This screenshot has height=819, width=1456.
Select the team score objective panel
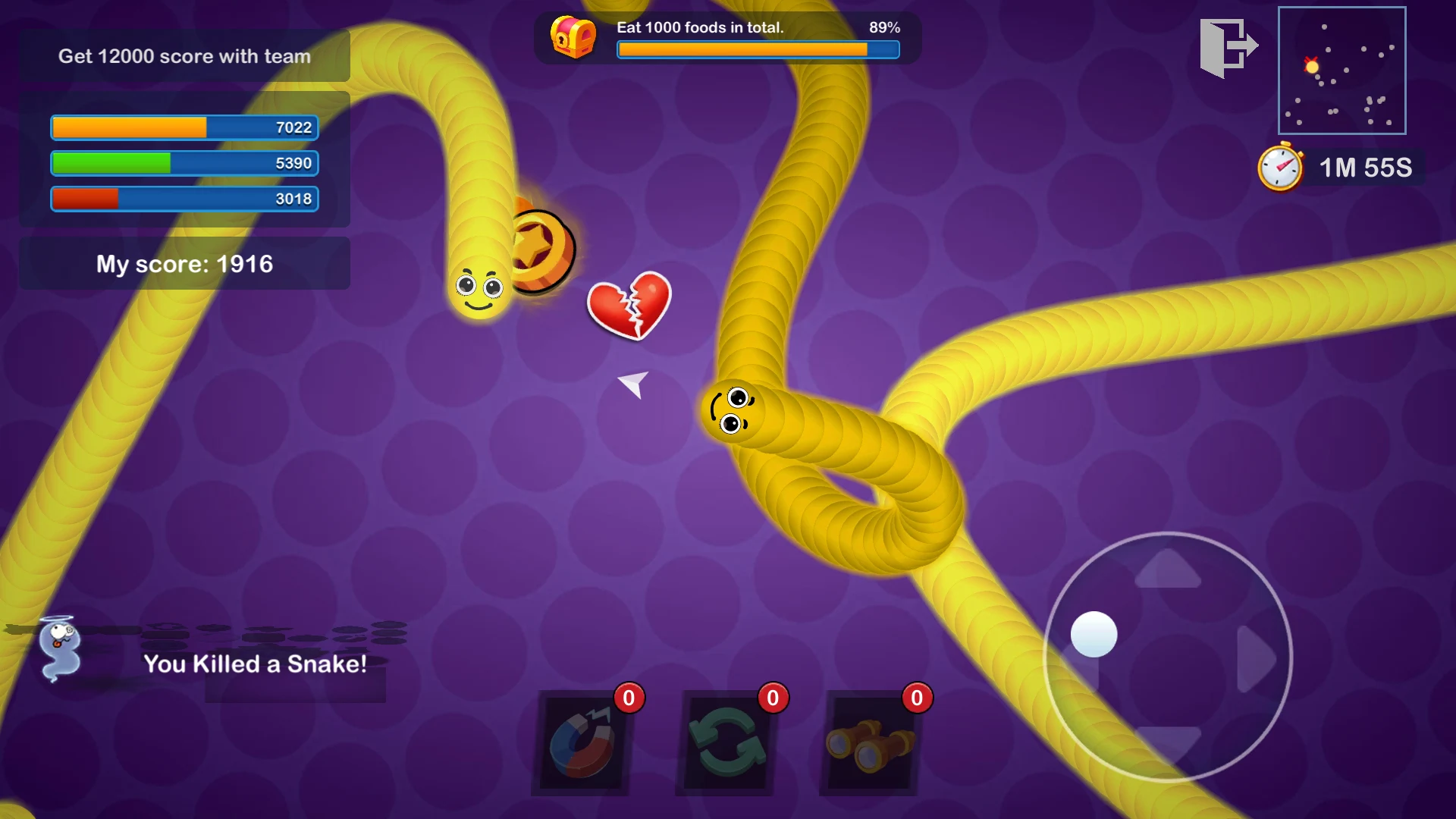(x=185, y=56)
